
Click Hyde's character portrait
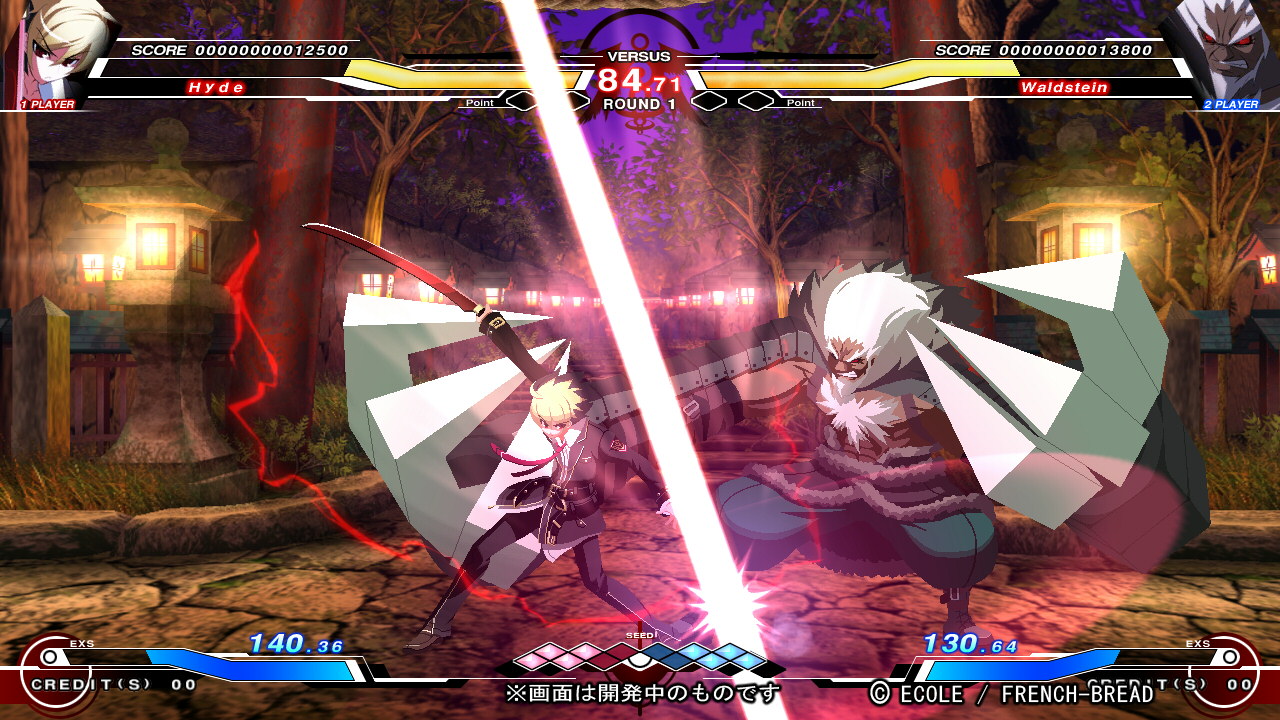(x=55, y=50)
